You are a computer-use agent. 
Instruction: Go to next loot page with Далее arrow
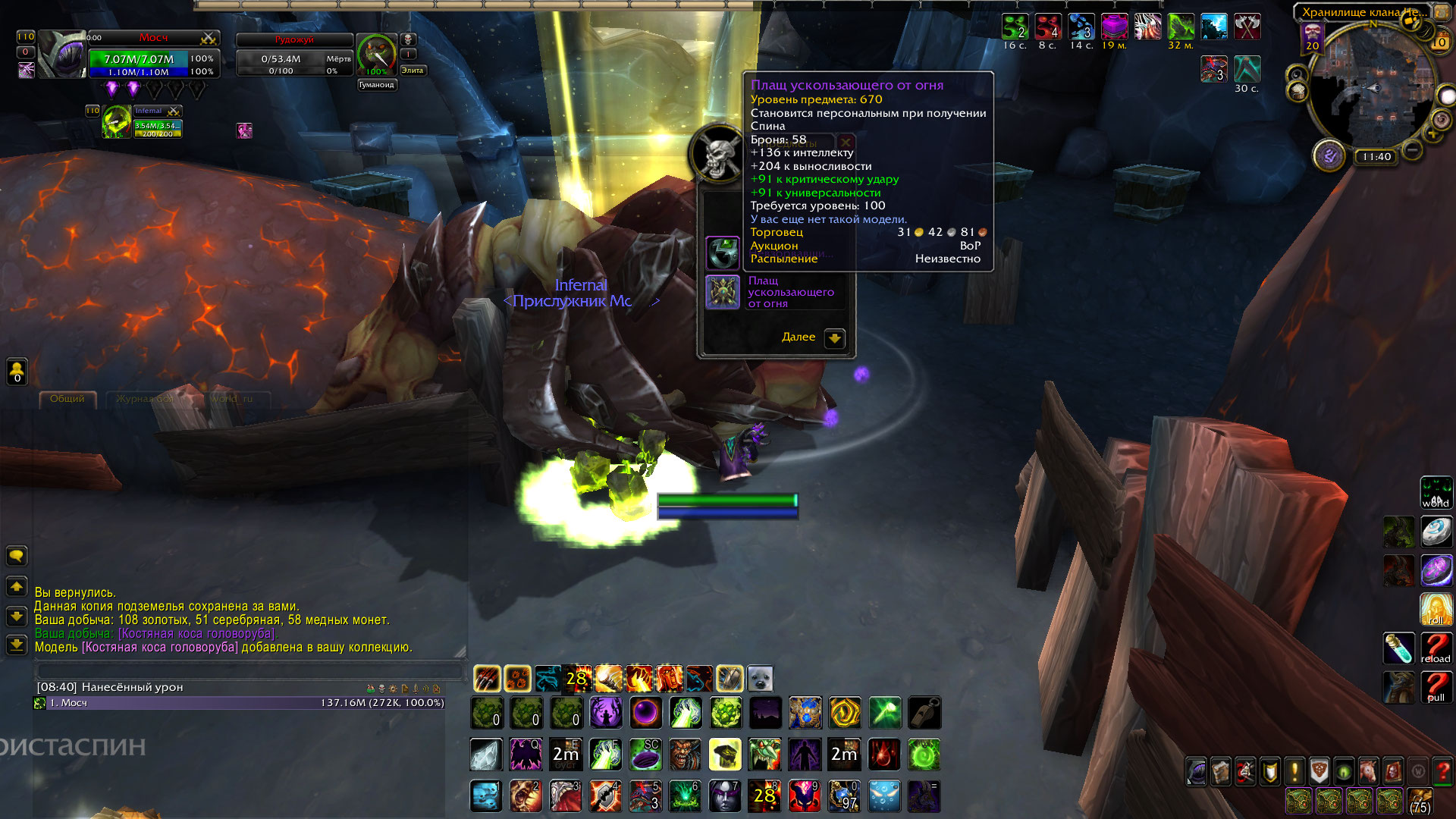pyautogui.click(x=834, y=338)
